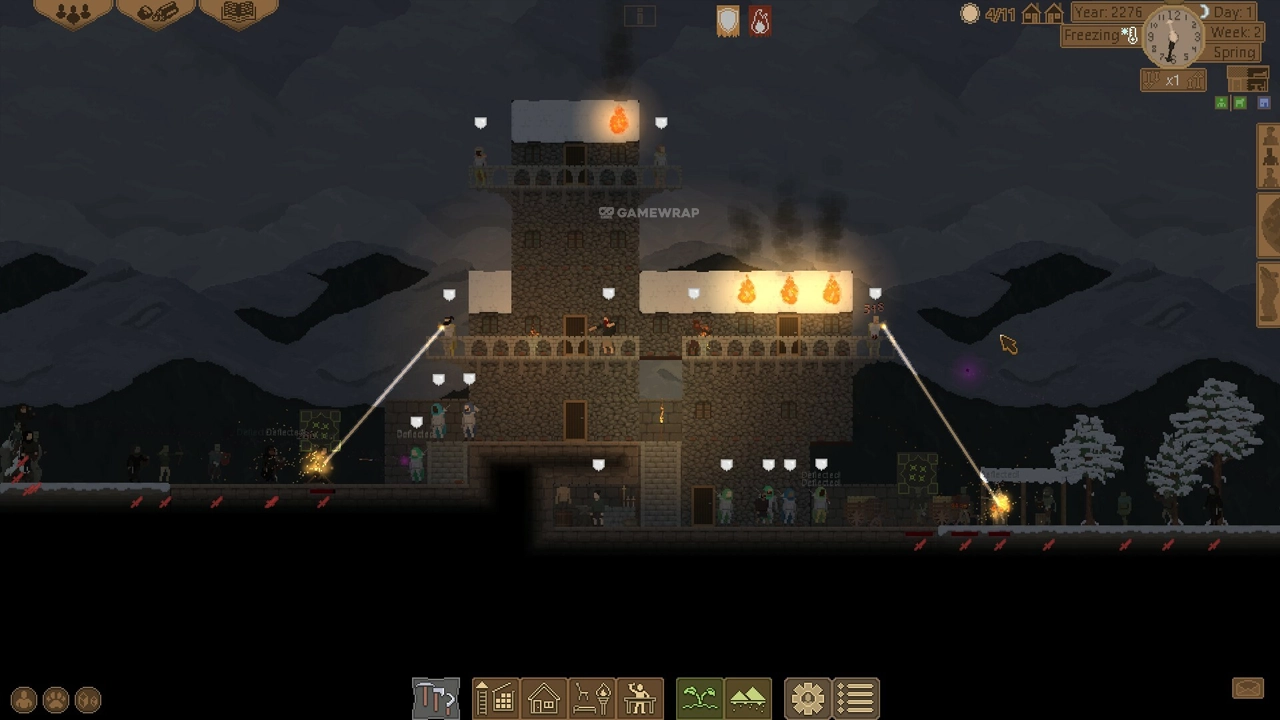Increase game speed with up arrows

pos(1194,80)
